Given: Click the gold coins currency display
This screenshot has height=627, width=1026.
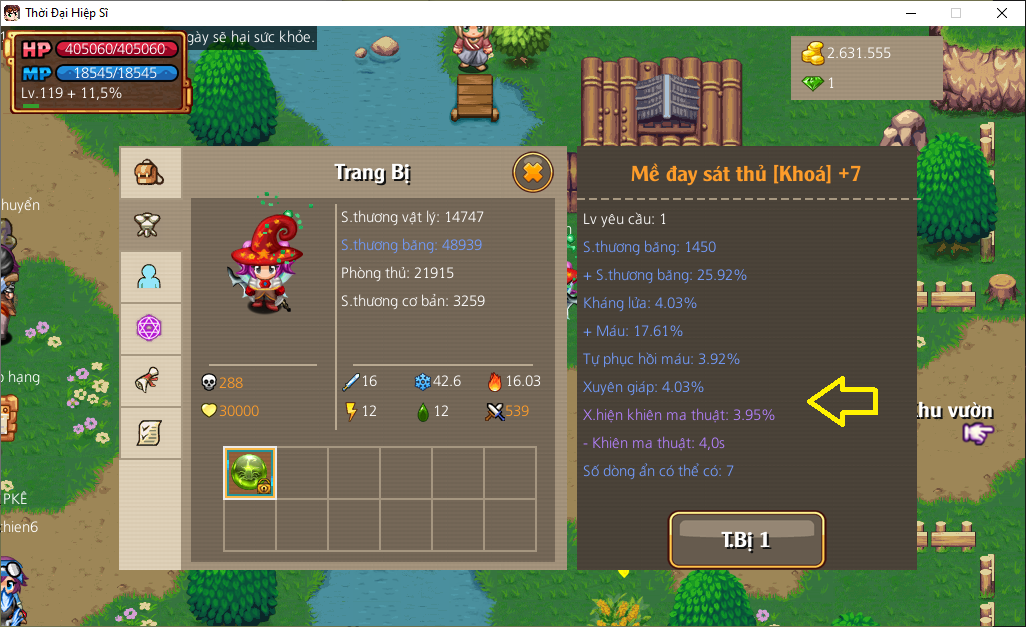Looking at the screenshot, I should 846,53.
